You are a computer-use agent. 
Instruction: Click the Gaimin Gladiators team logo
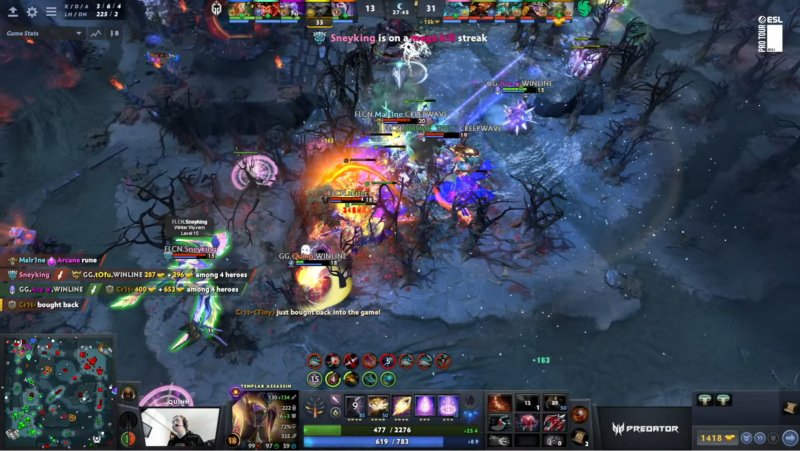pyautogui.click(x=214, y=8)
